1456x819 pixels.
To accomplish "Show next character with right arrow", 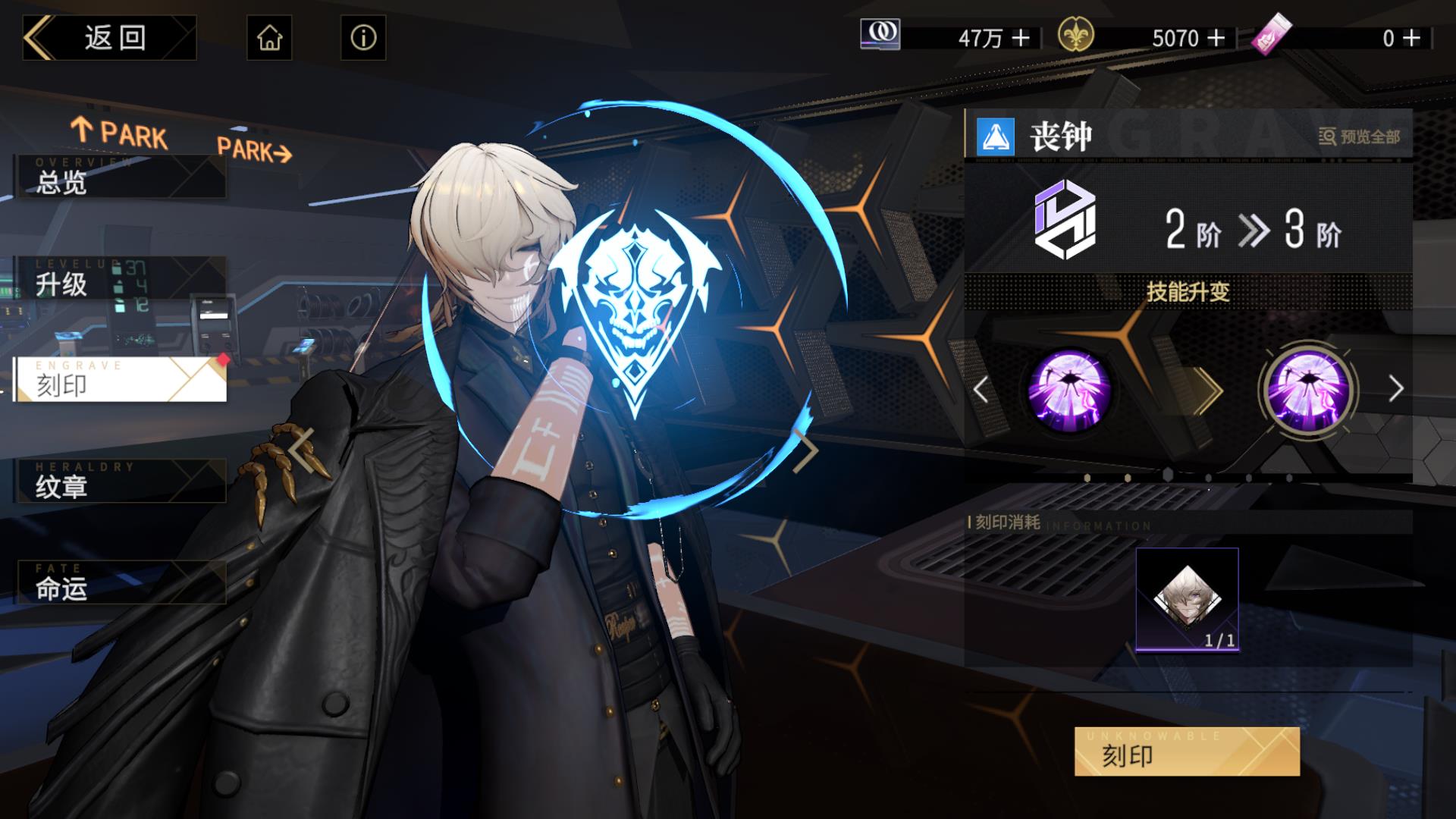I will tap(805, 450).
